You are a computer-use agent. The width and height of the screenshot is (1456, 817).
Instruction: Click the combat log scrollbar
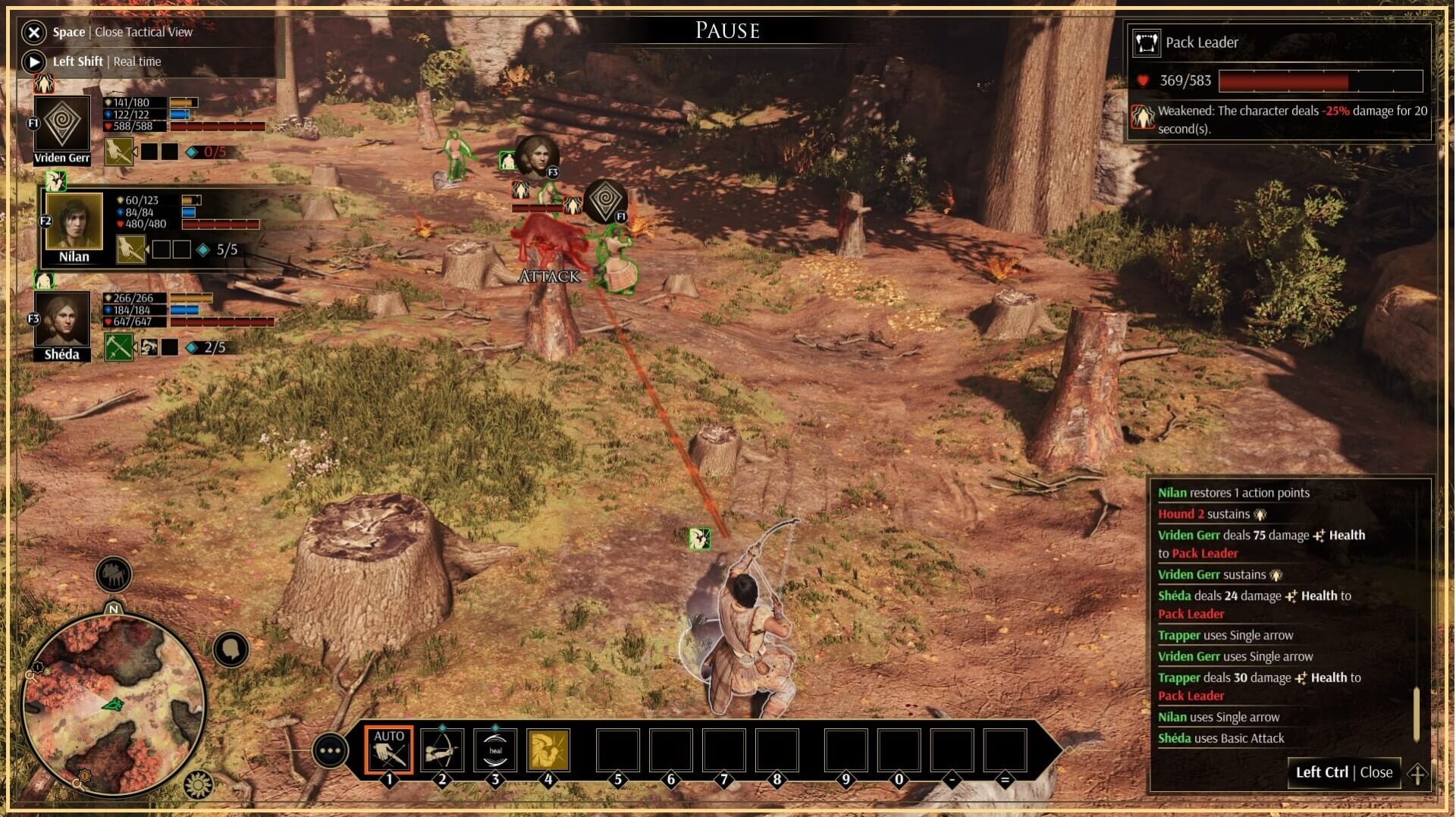[1416, 713]
